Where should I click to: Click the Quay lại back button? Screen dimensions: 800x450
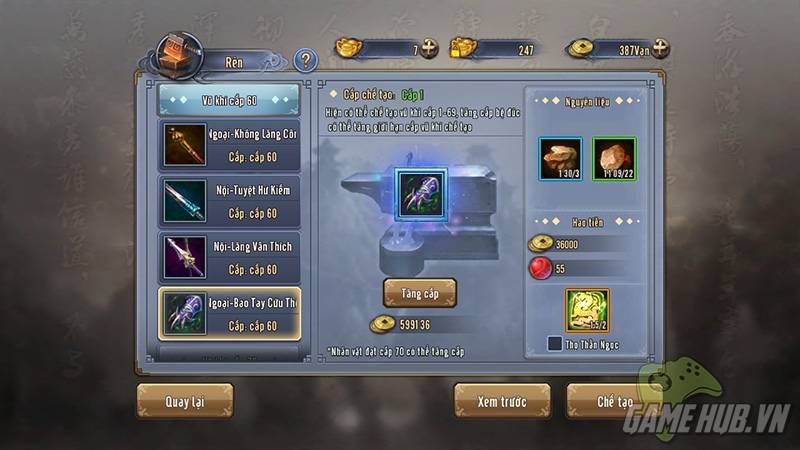[x=184, y=401]
